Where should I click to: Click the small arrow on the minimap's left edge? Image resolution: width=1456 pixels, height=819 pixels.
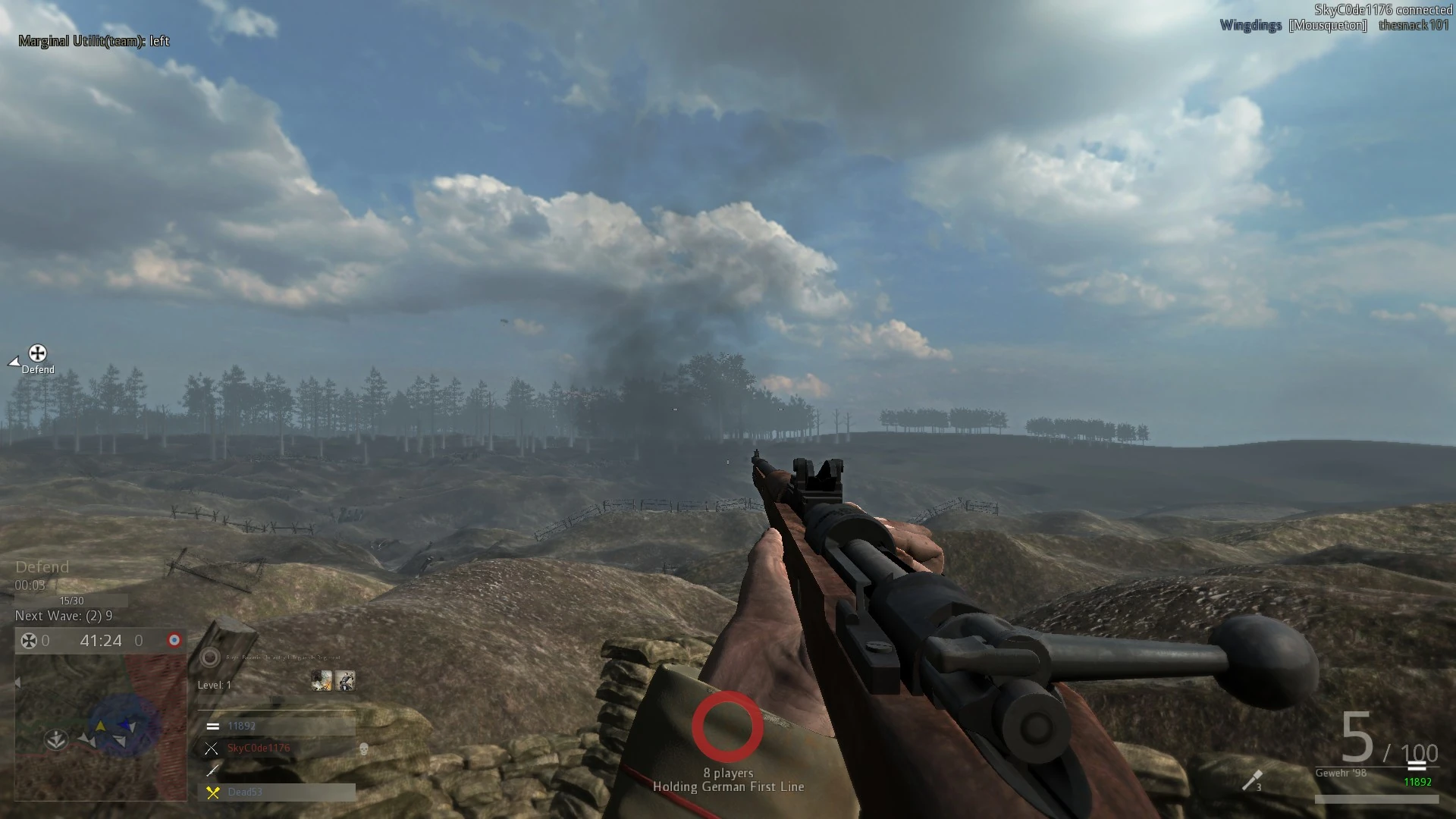tap(17, 682)
